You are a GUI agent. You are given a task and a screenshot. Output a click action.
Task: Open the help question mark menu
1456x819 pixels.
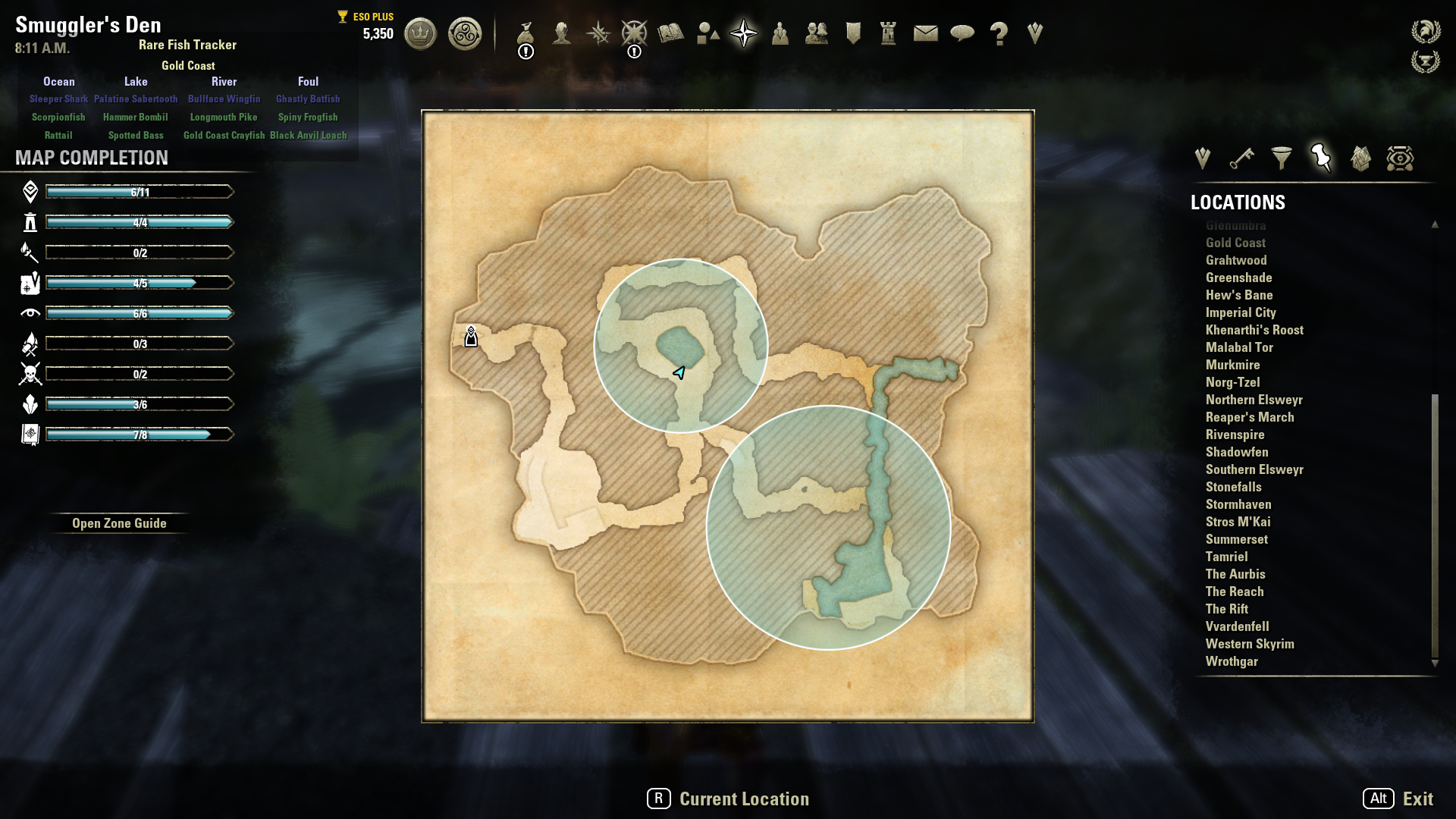999,33
